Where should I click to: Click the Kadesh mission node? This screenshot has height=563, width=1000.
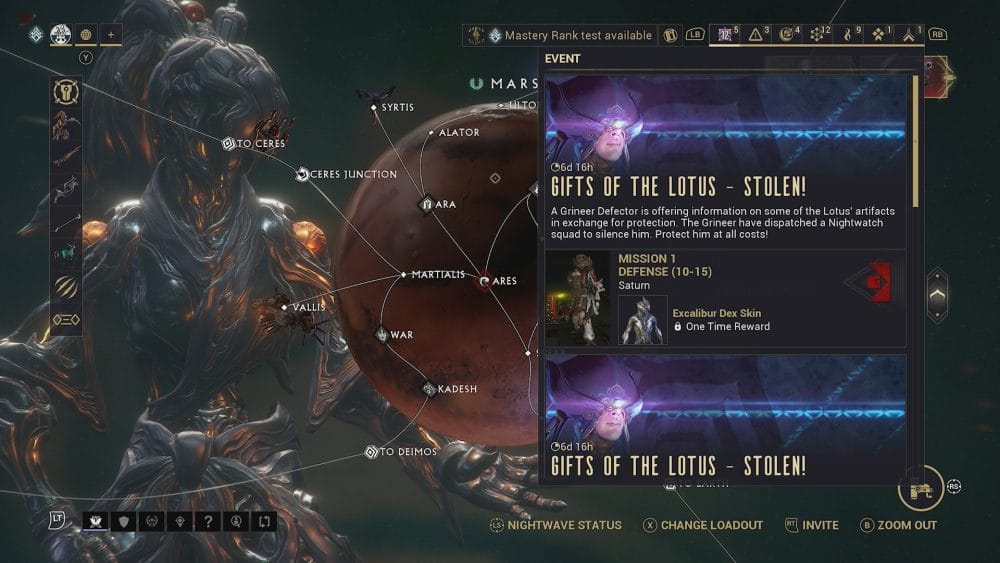[x=429, y=388]
